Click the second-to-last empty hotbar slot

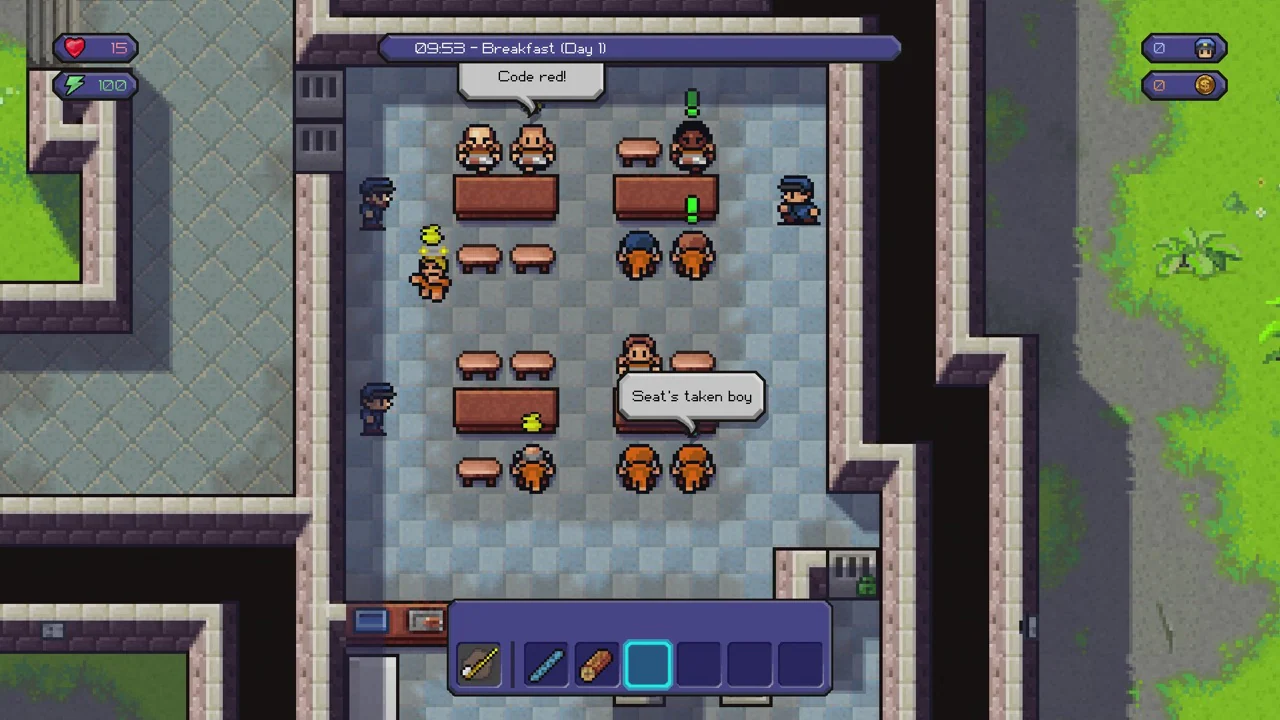click(x=749, y=663)
